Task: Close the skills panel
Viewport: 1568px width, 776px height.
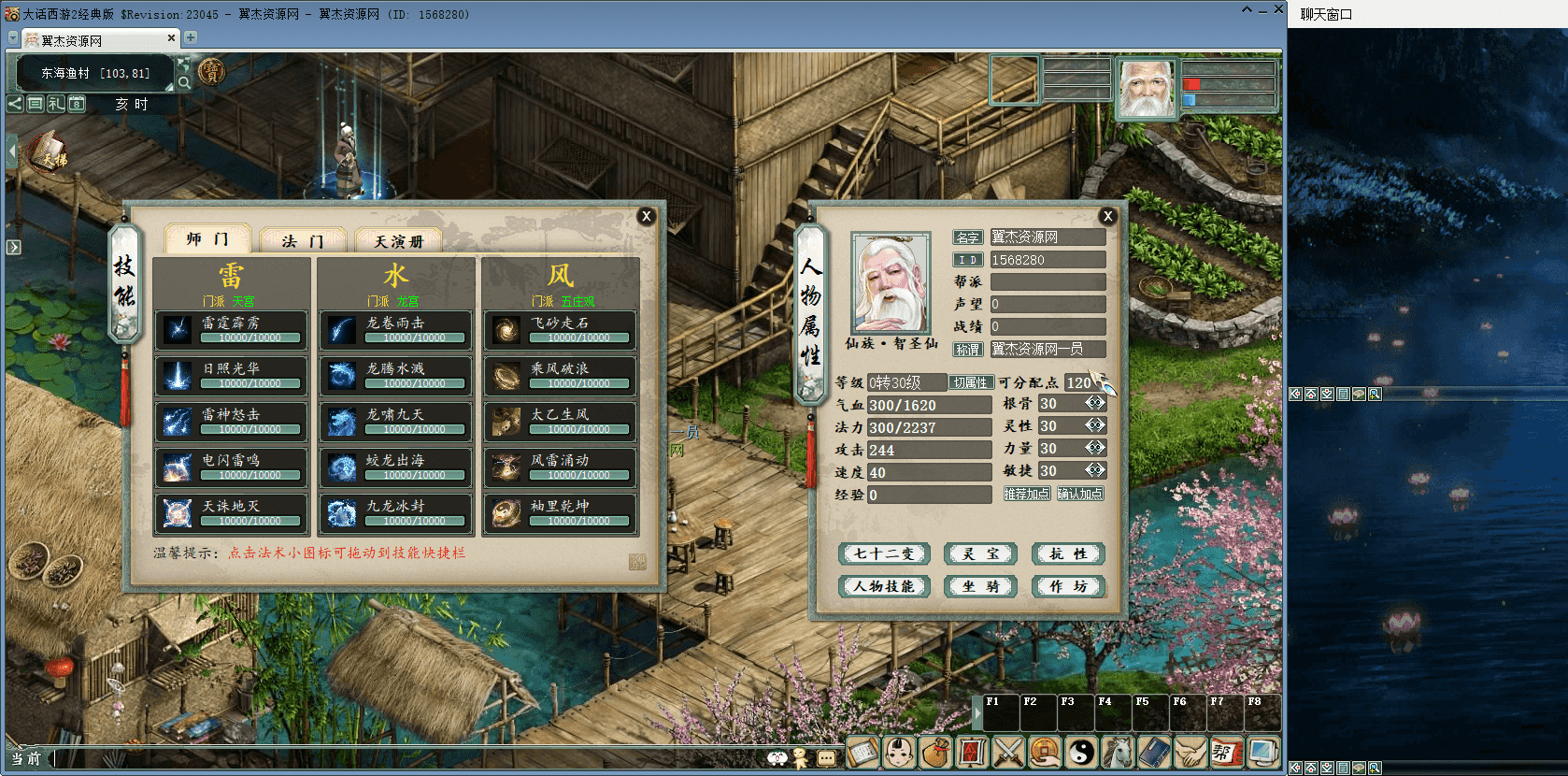Action: click(646, 216)
